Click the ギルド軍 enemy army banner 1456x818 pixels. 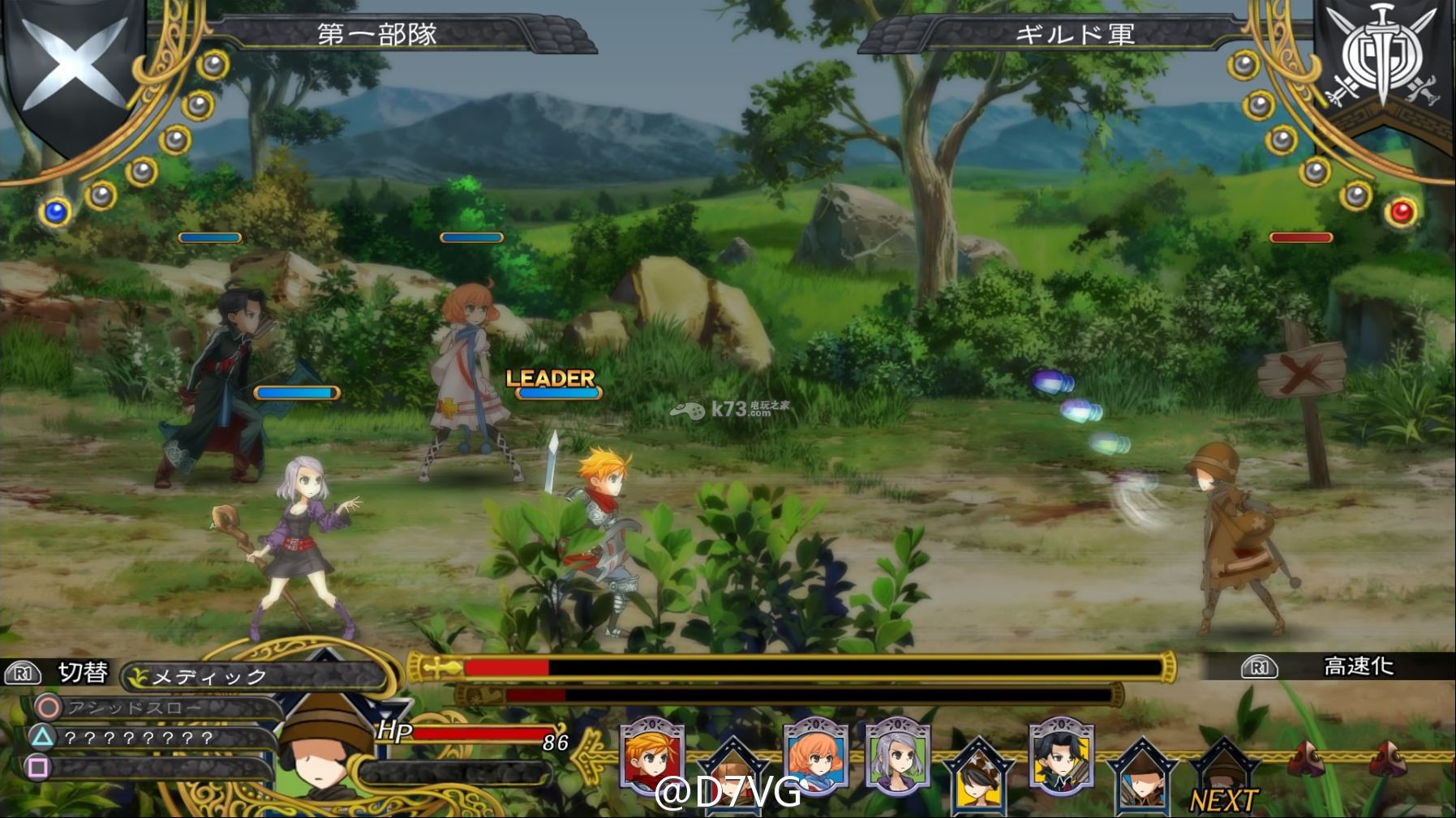pos(1075,34)
